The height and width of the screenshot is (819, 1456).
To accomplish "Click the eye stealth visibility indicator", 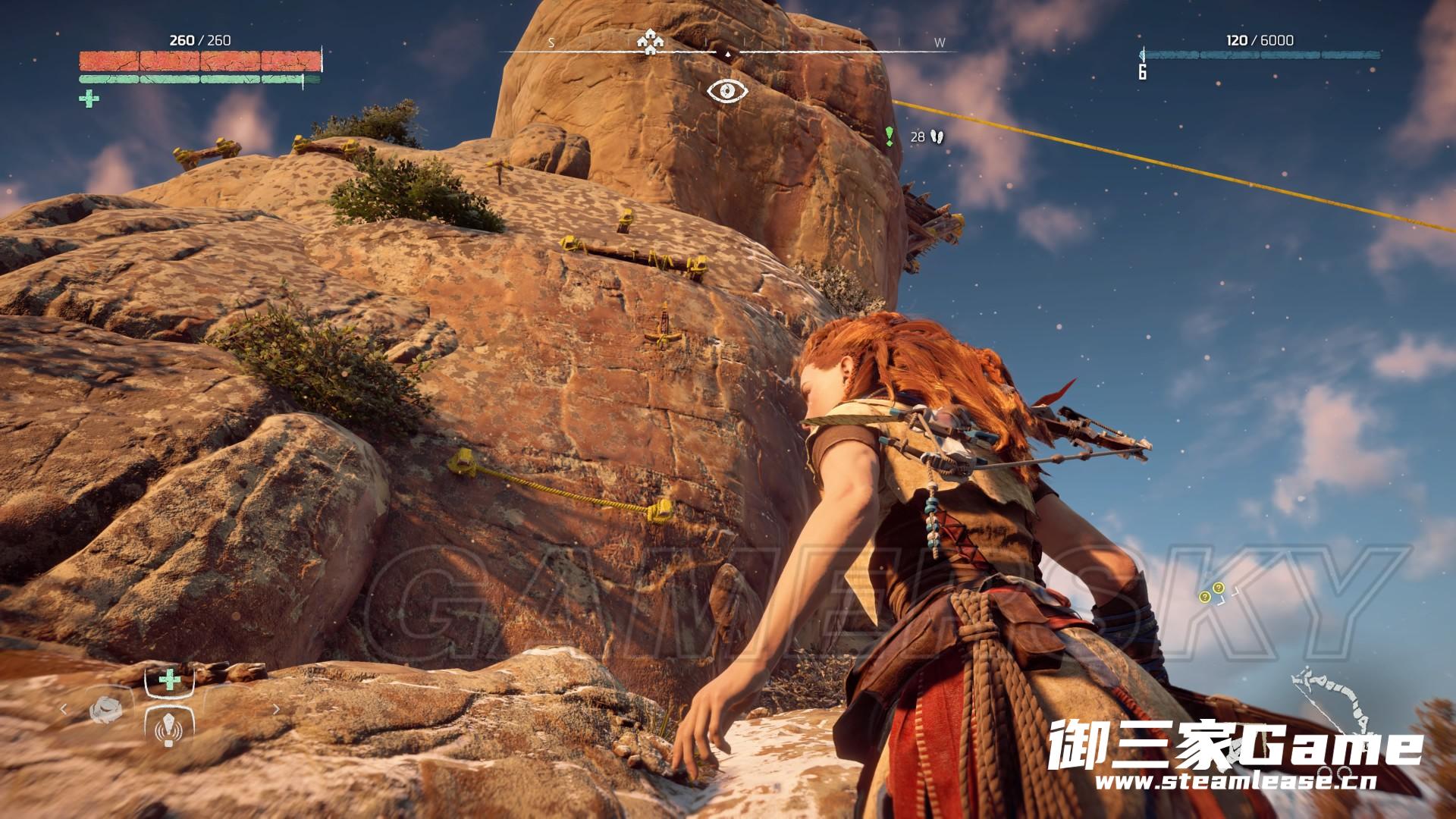I will click(x=727, y=91).
